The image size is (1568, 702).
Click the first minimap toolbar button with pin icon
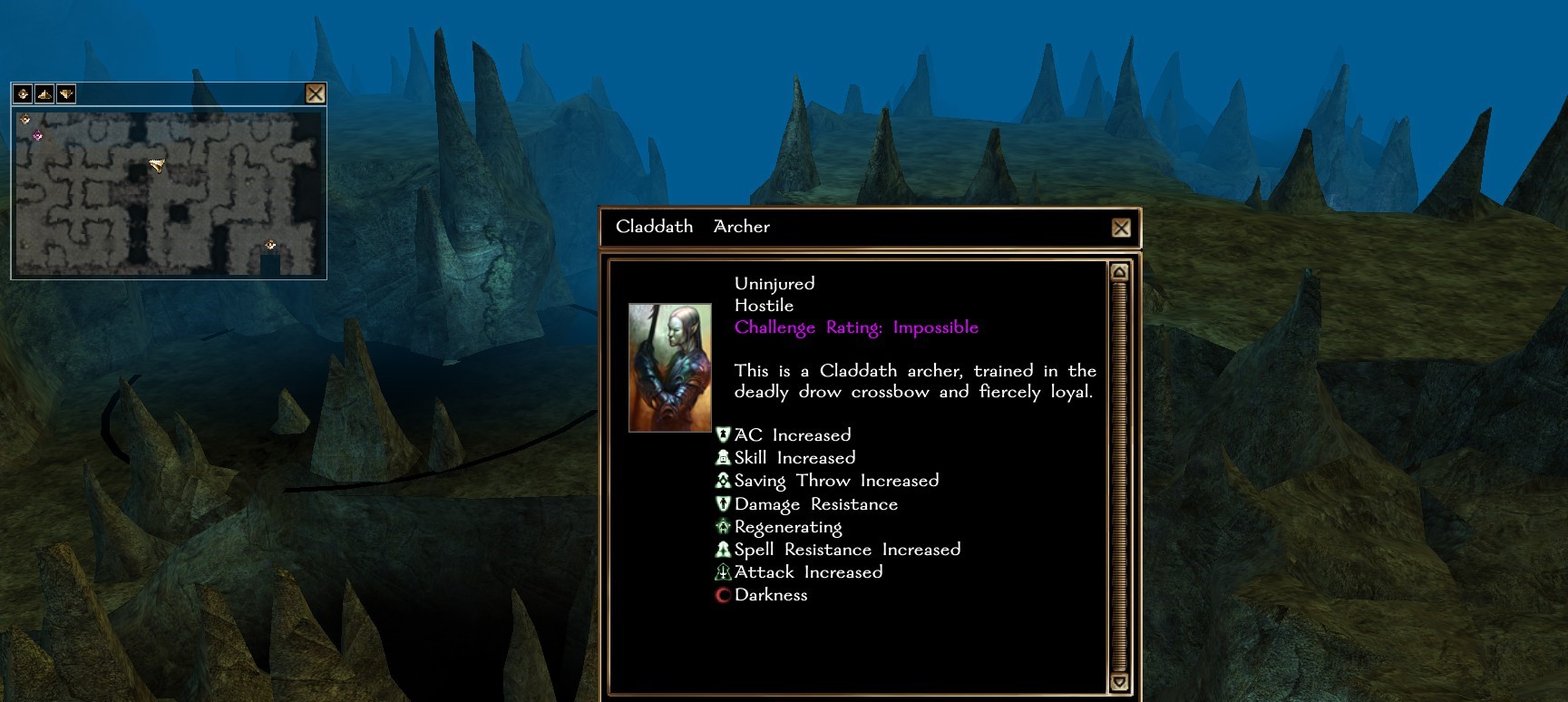coord(23,93)
